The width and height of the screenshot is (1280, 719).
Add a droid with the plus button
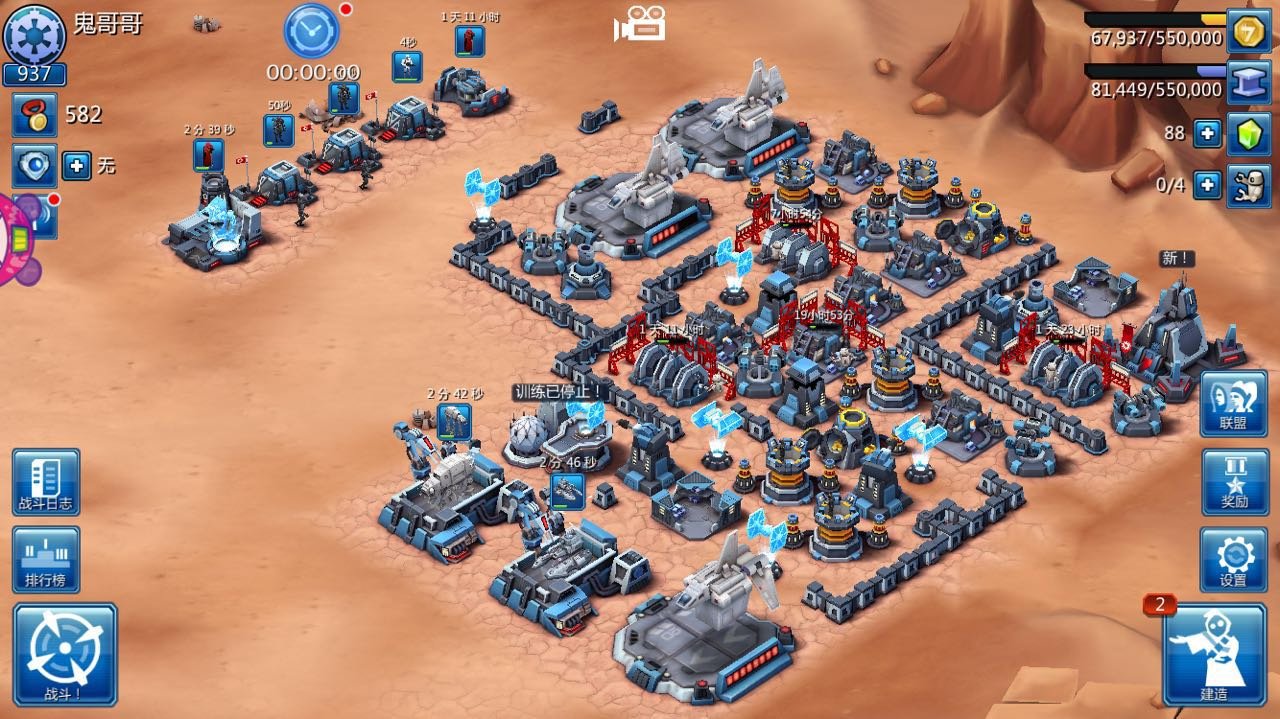click(1207, 185)
